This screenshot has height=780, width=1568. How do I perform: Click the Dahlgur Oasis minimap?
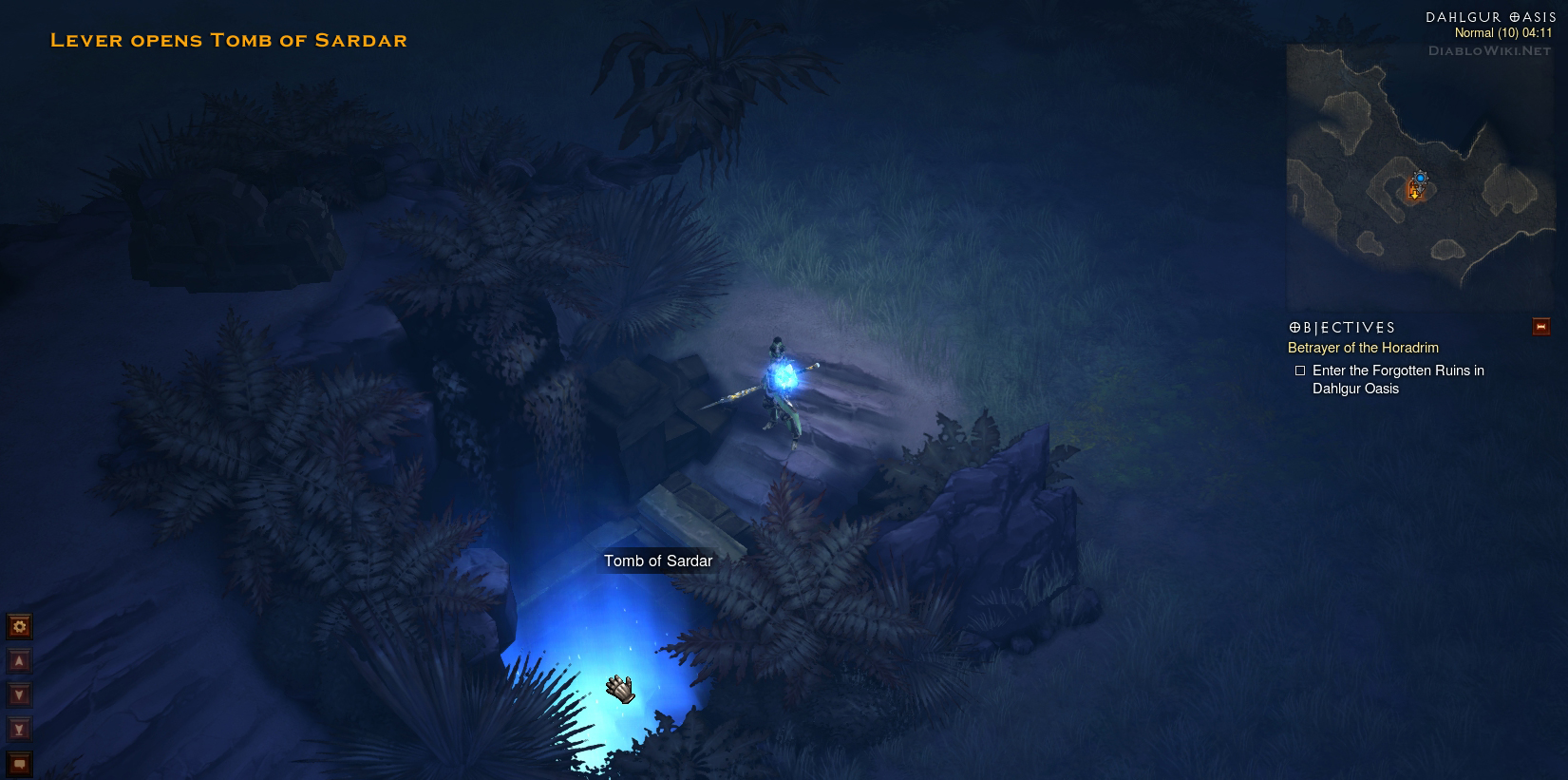click(1420, 178)
